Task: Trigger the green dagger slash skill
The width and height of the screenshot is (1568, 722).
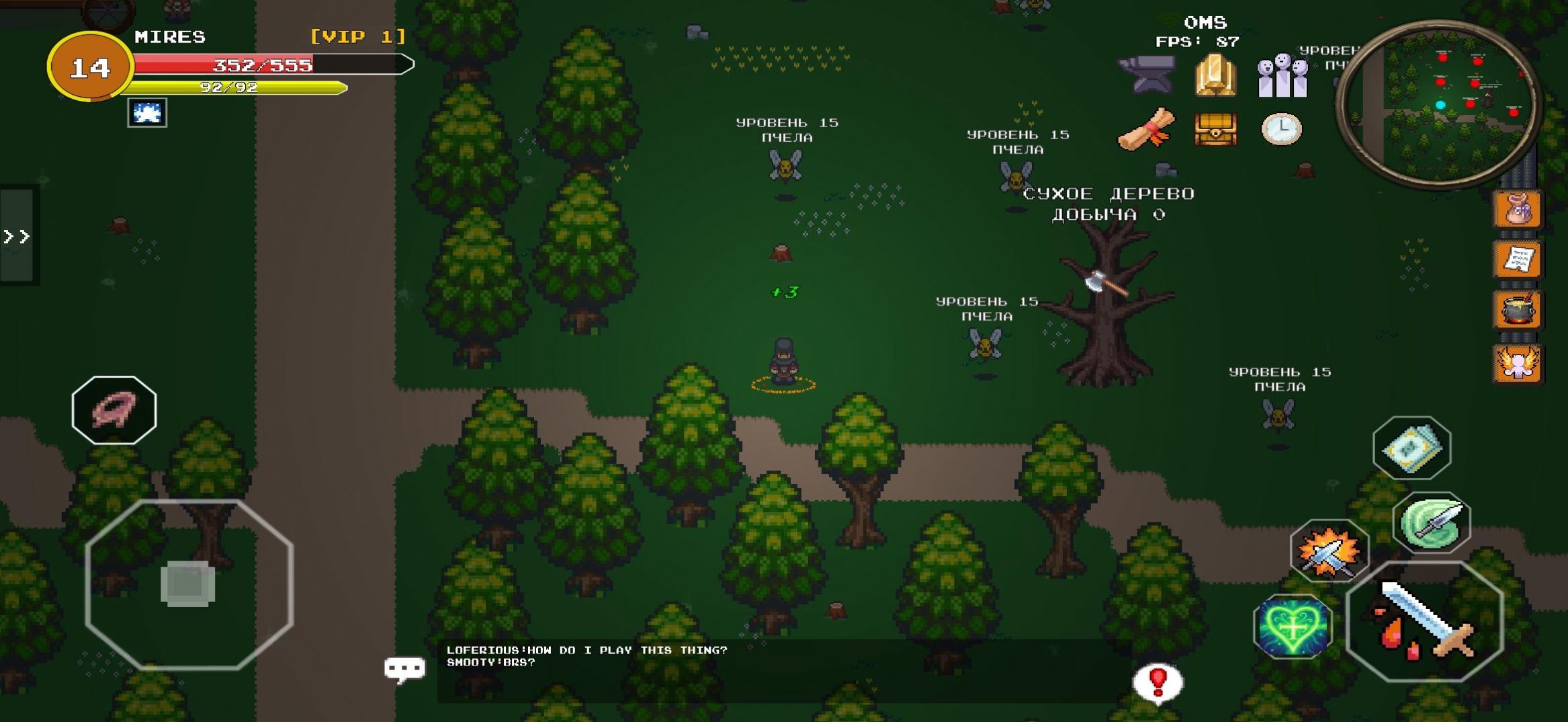Action: 1432,523
